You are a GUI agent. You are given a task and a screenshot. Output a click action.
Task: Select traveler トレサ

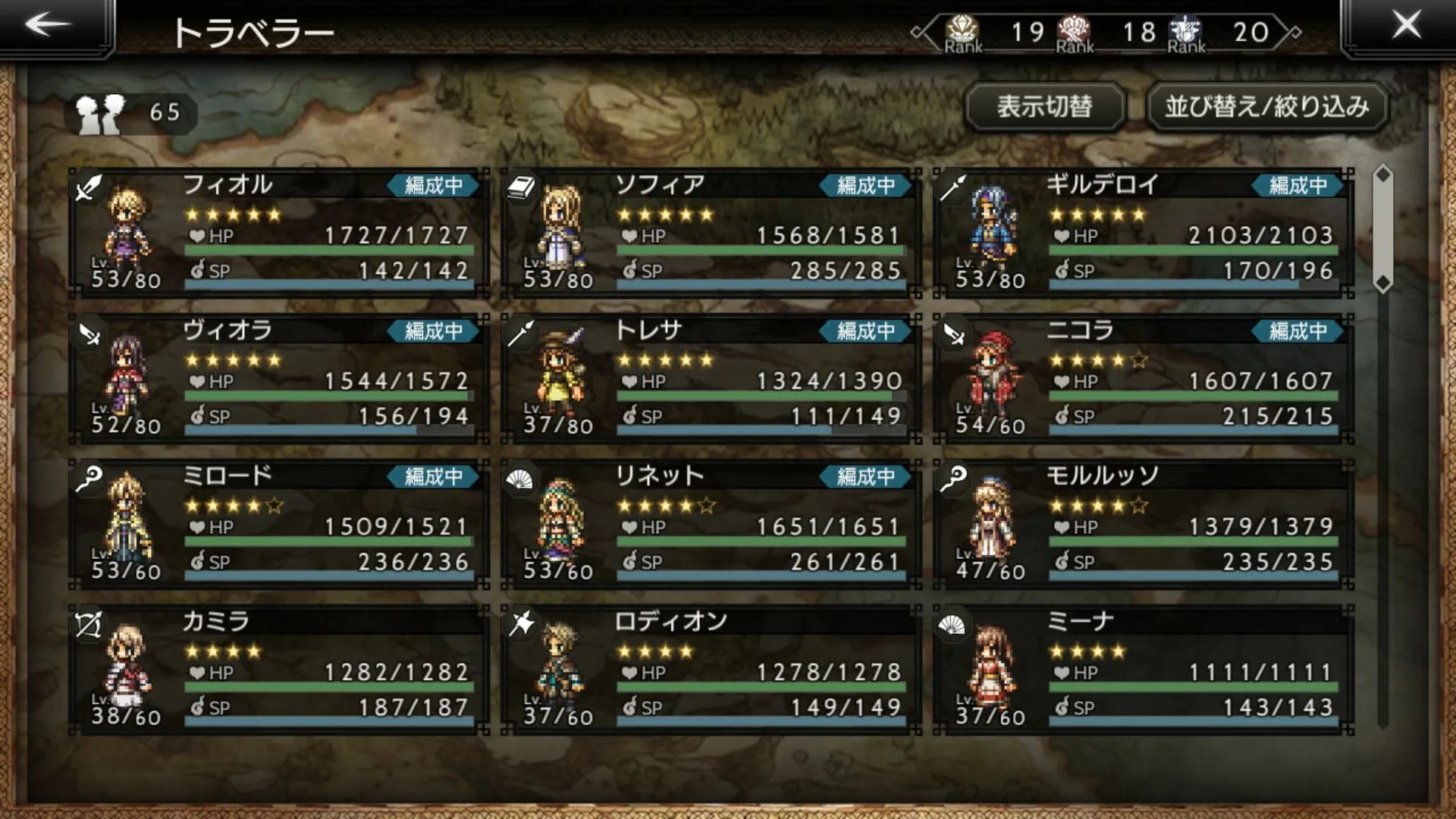tap(711, 378)
